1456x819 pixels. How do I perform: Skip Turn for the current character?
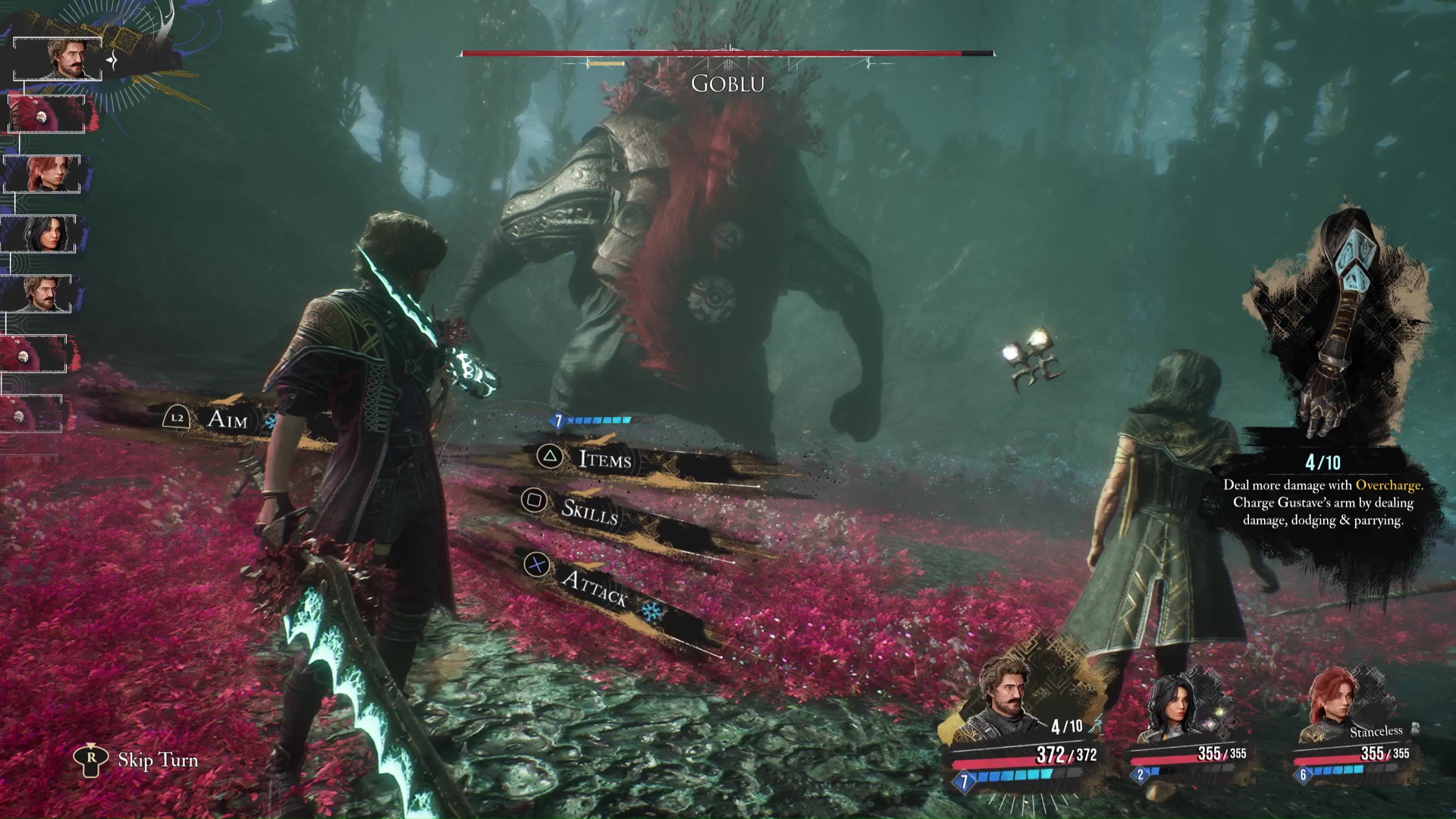157,760
